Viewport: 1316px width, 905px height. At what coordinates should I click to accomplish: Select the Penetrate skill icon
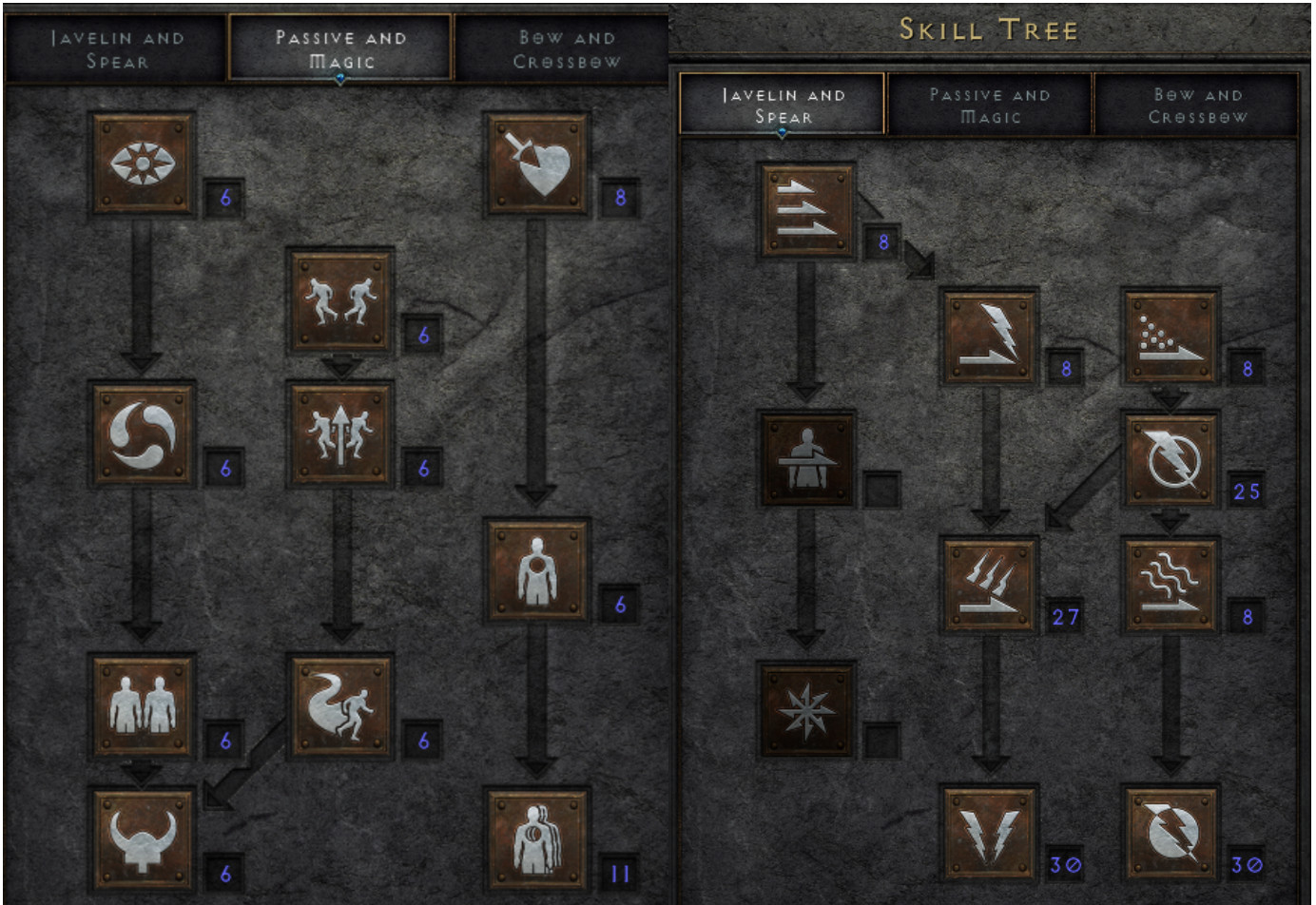tap(537, 570)
